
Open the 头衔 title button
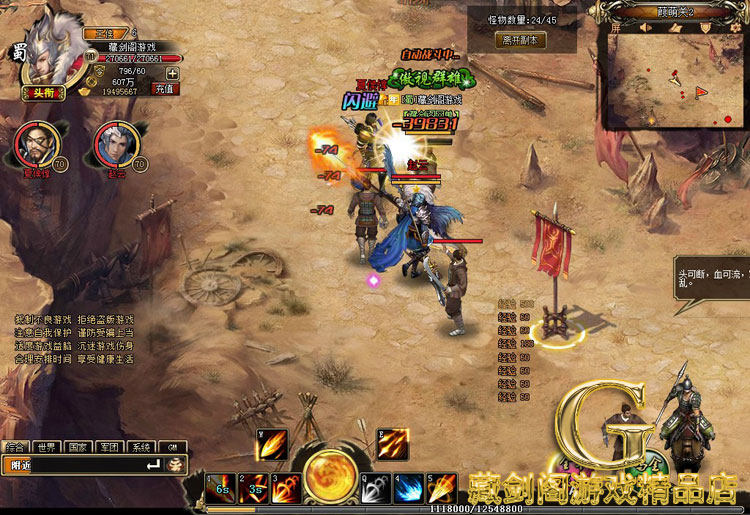coord(41,92)
